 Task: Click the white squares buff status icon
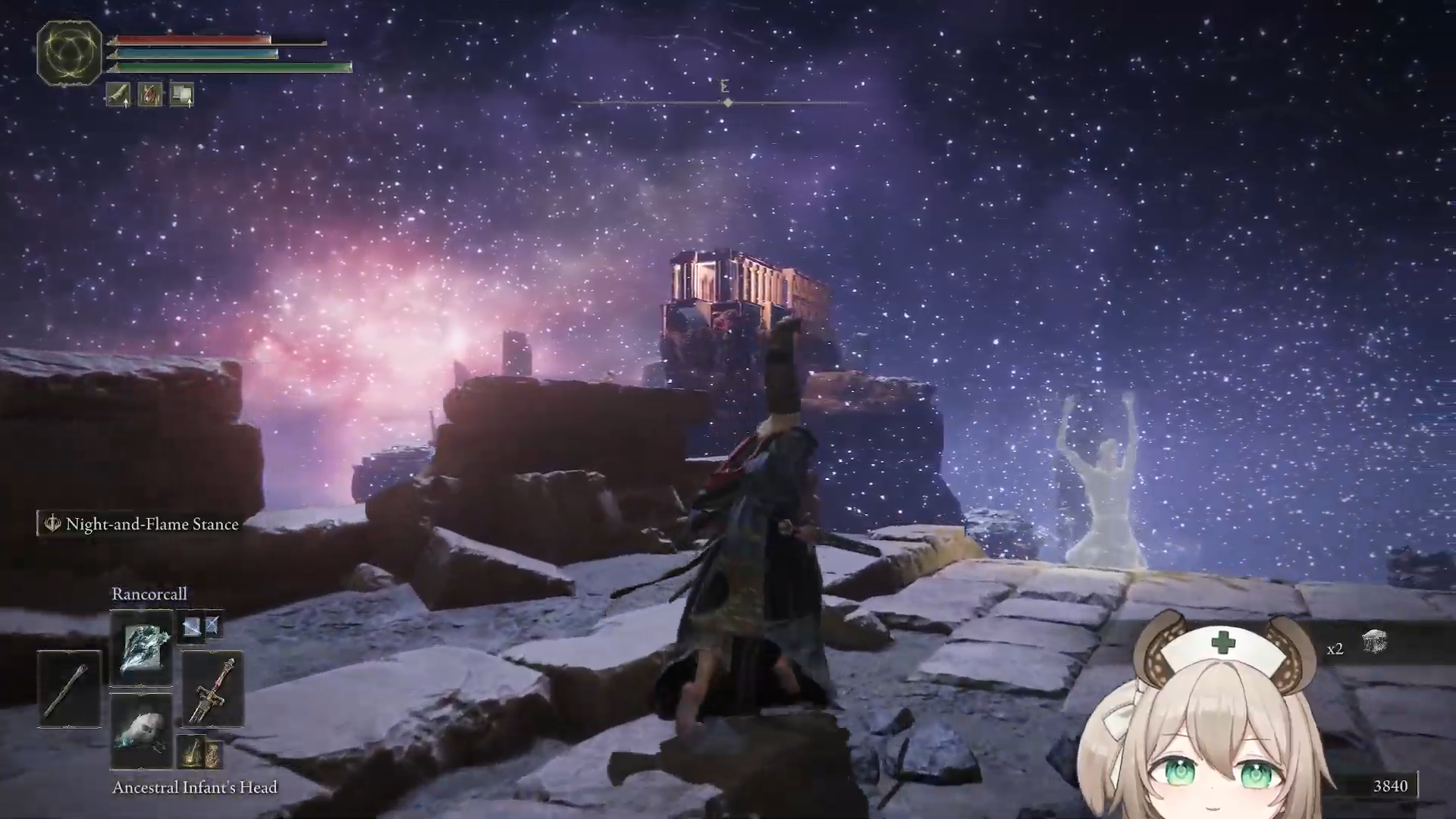(182, 95)
